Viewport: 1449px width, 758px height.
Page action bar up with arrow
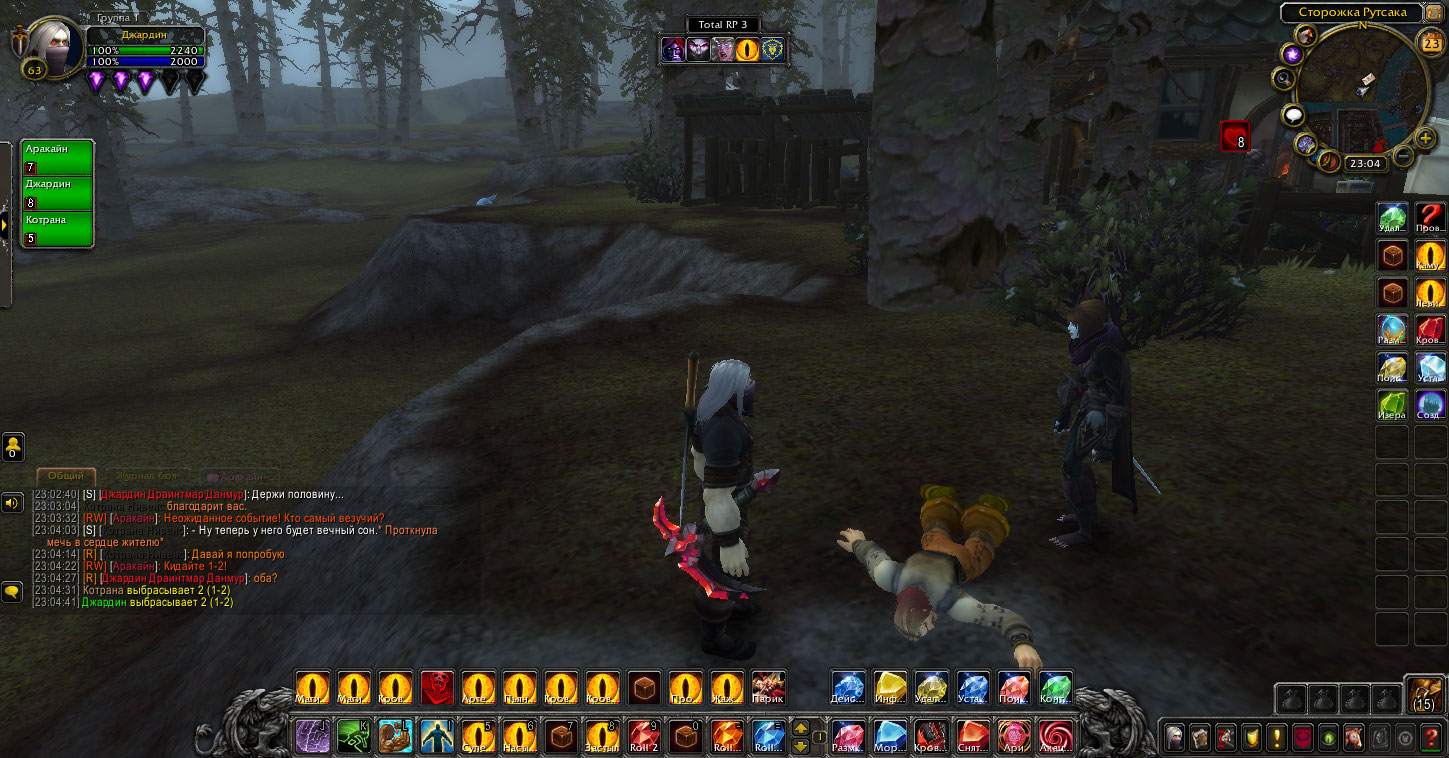pyautogui.click(x=801, y=728)
